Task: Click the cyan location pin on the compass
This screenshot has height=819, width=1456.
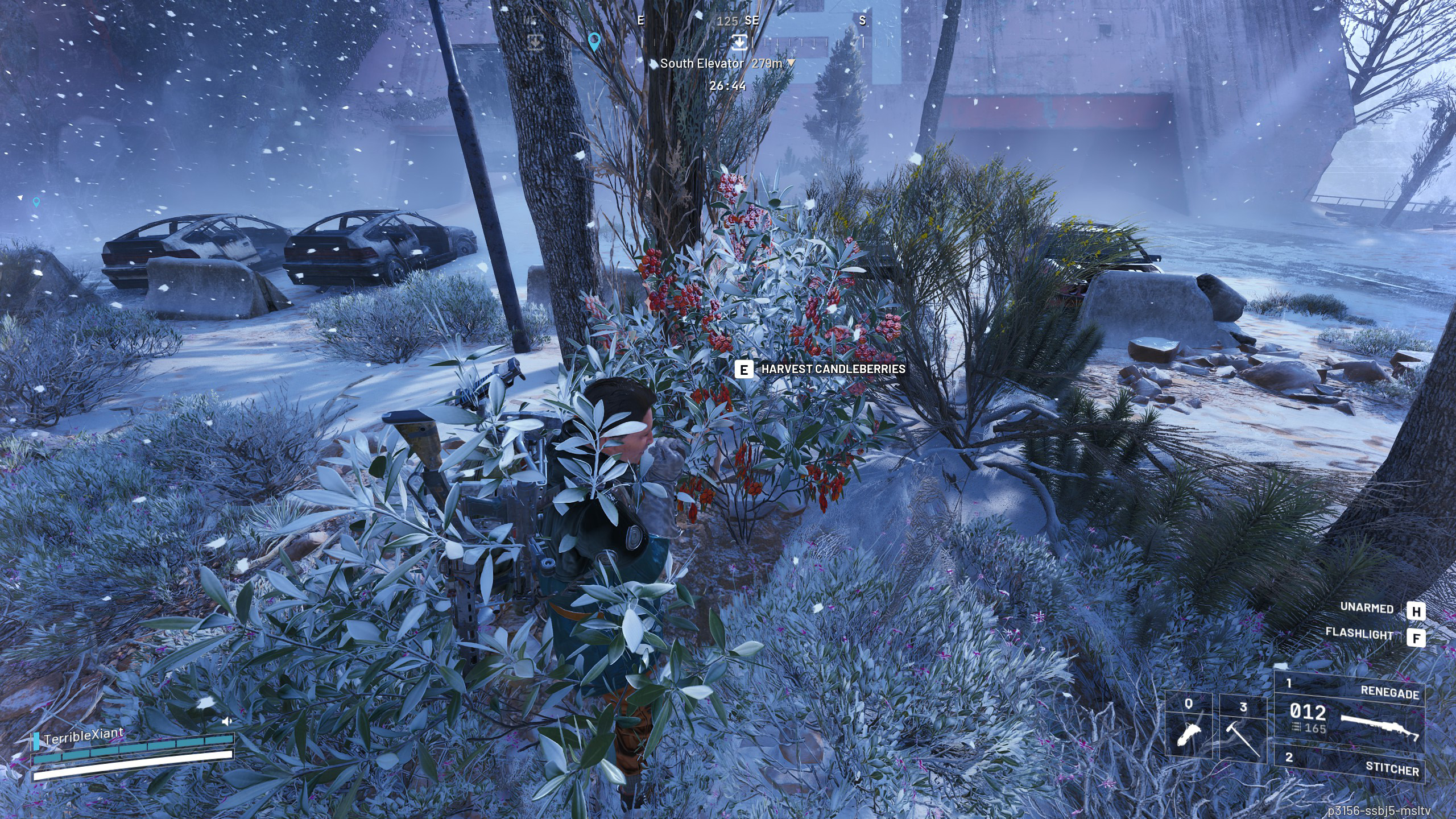Action: 594,42
